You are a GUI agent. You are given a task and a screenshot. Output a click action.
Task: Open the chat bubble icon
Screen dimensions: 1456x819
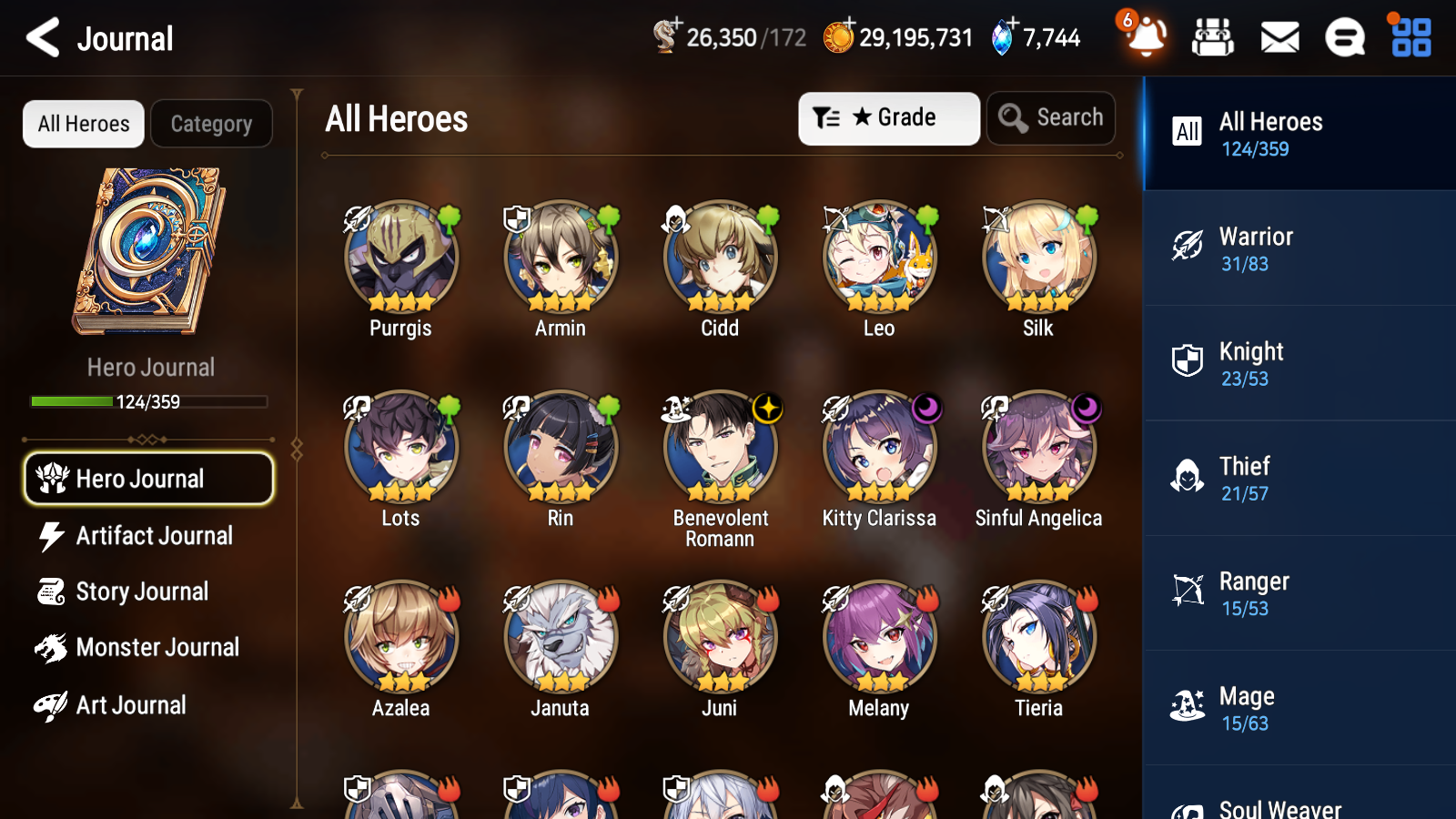pos(1343,38)
